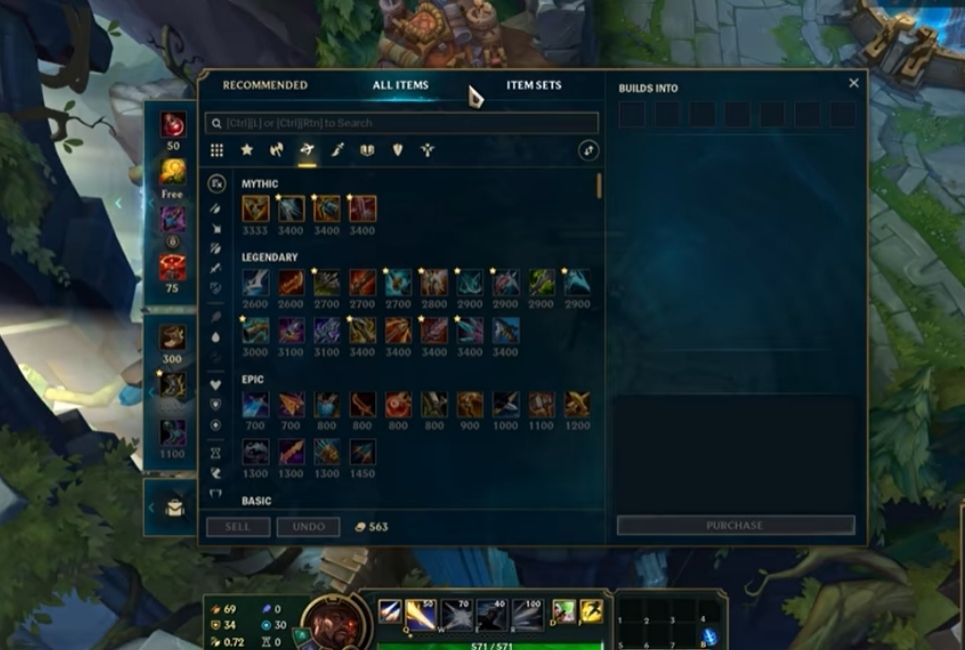This screenshot has height=650, width=965.
Task: Select the Free yellow trinket item
Action: (173, 172)
